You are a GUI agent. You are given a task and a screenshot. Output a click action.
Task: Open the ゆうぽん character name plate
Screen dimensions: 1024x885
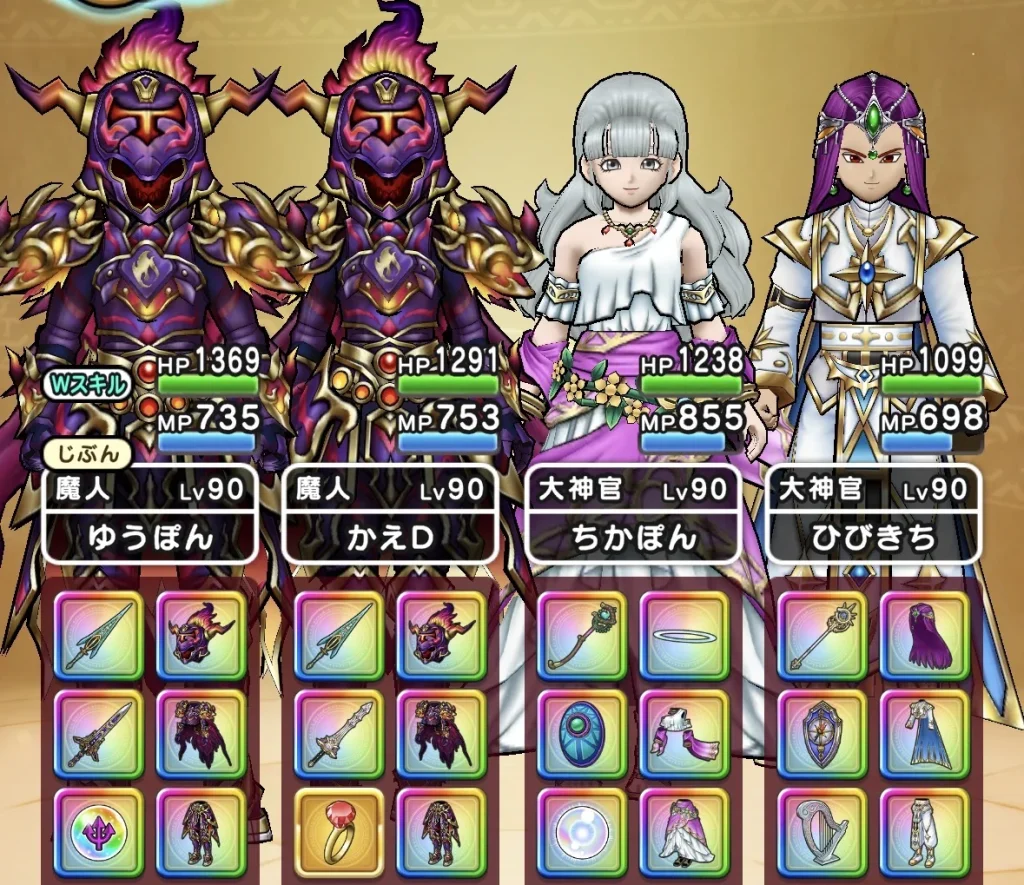tap(151, 538)
